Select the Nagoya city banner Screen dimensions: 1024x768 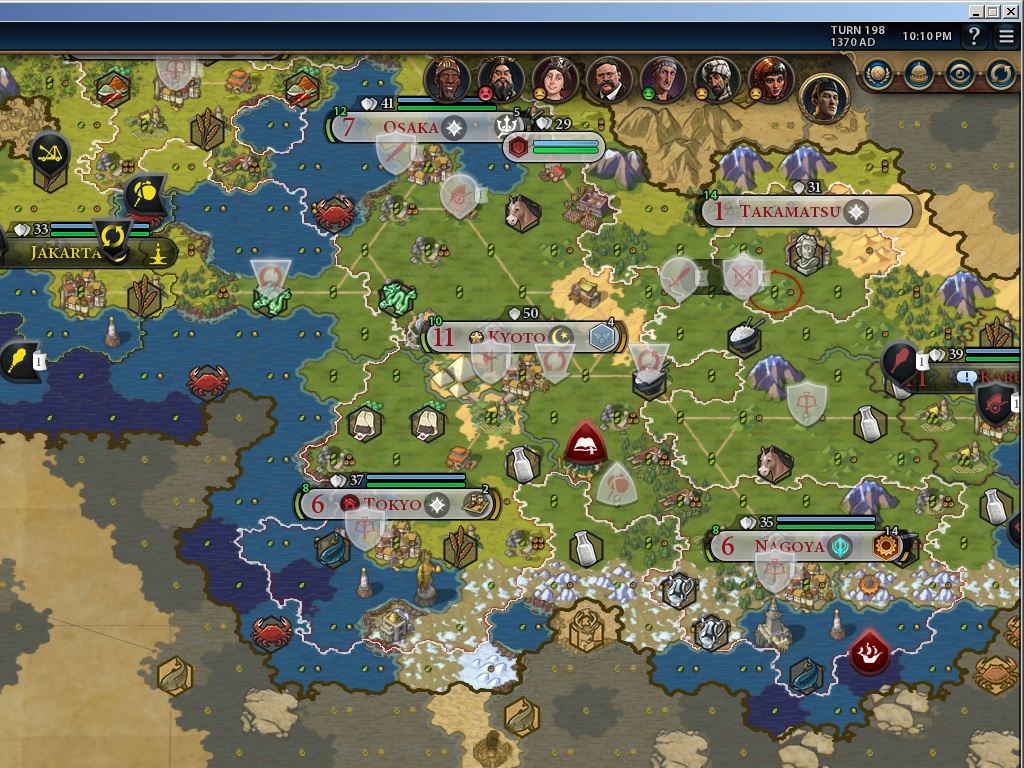[x=789, y=546]
